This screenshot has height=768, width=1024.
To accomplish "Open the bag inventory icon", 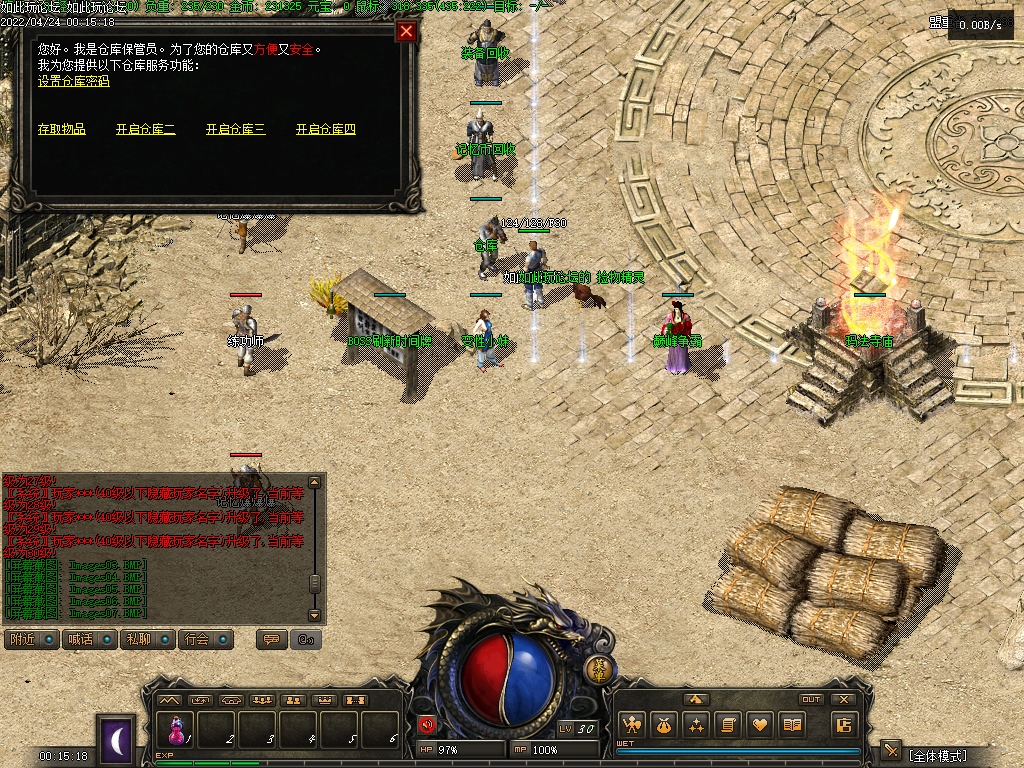I will tap(664, 725).
